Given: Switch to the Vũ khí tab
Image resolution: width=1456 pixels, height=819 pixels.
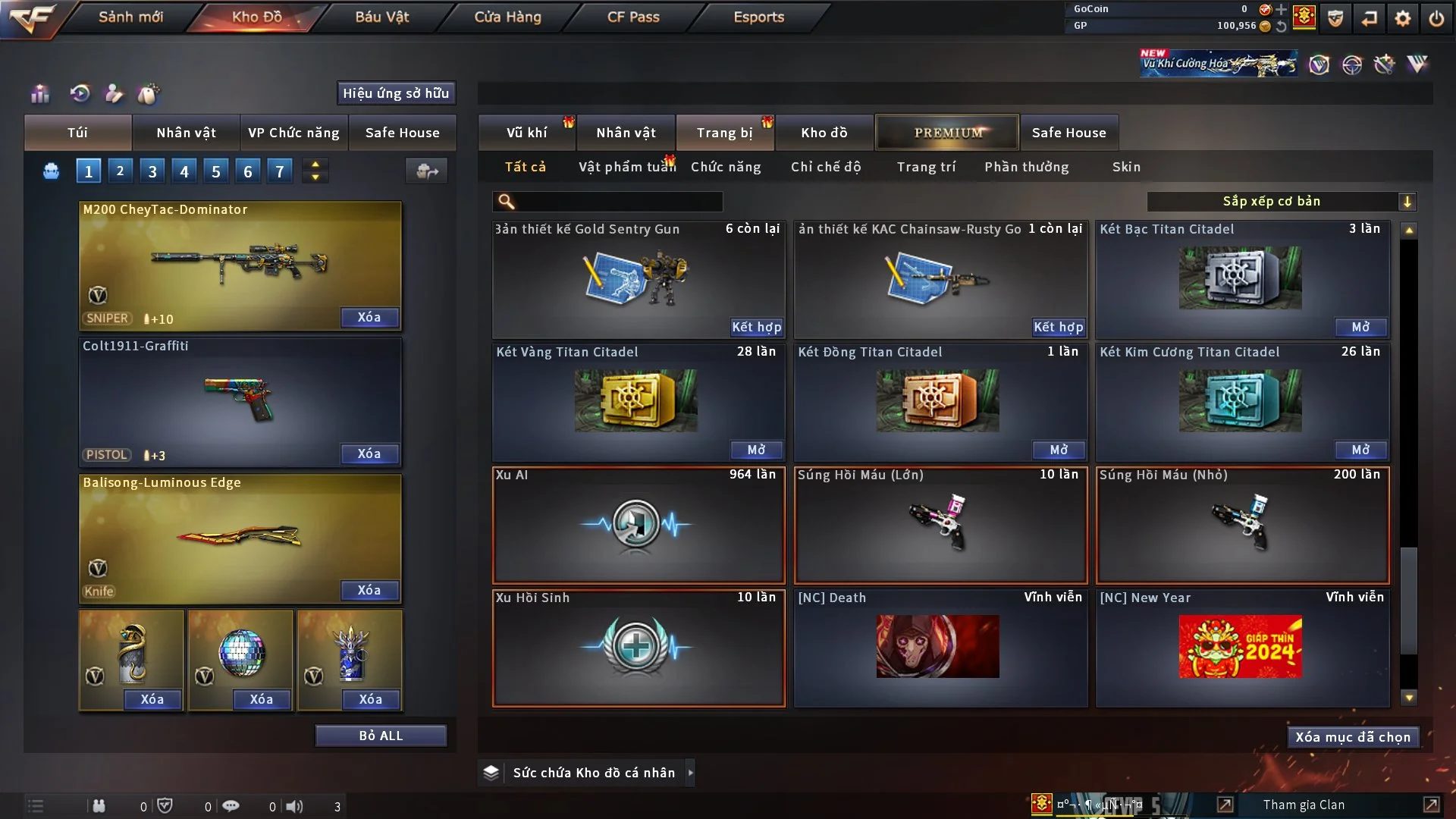Looking at the screenshot, I should coord(526,133).
